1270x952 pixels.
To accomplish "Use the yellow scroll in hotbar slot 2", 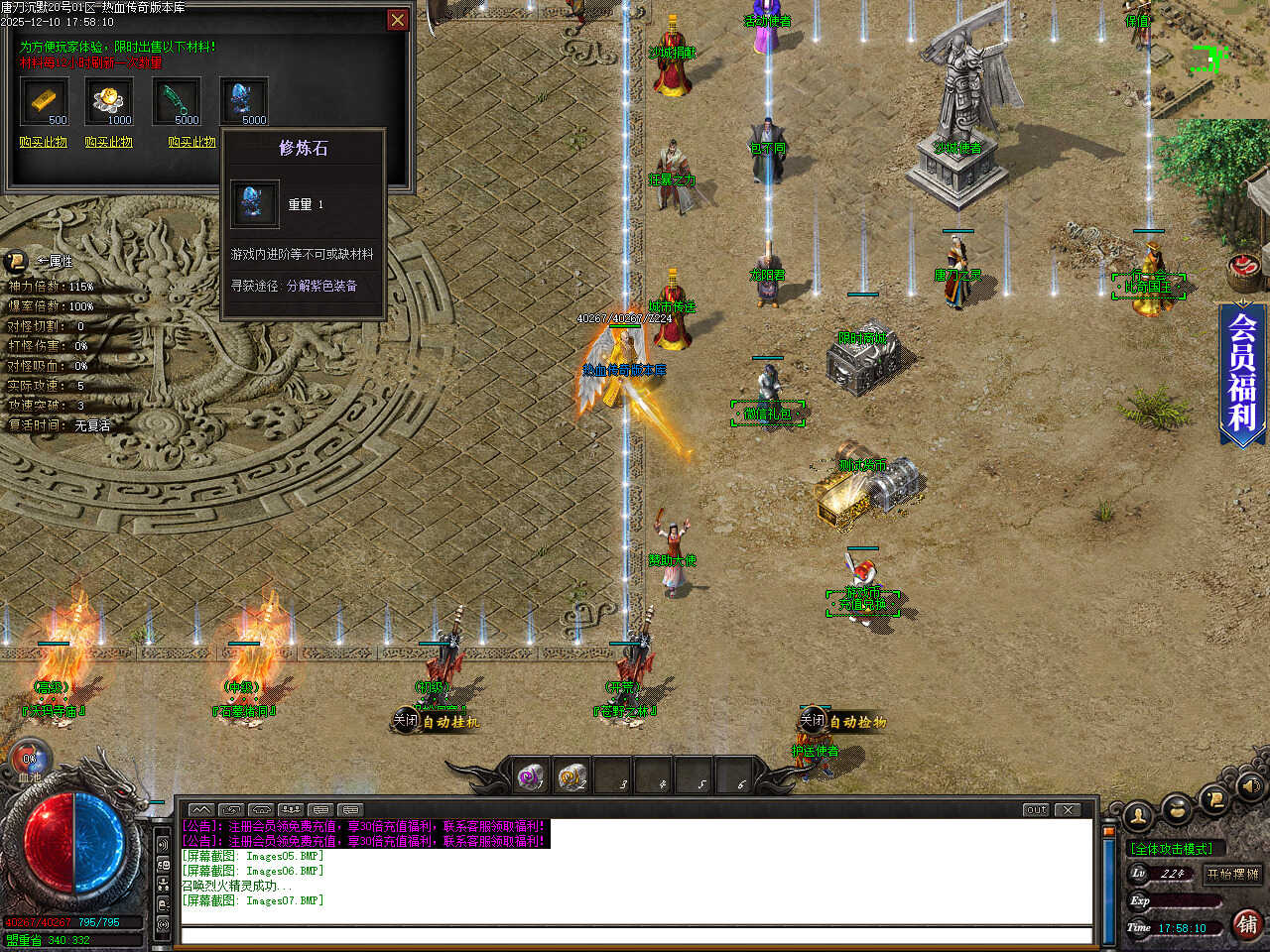I will 571,776.
